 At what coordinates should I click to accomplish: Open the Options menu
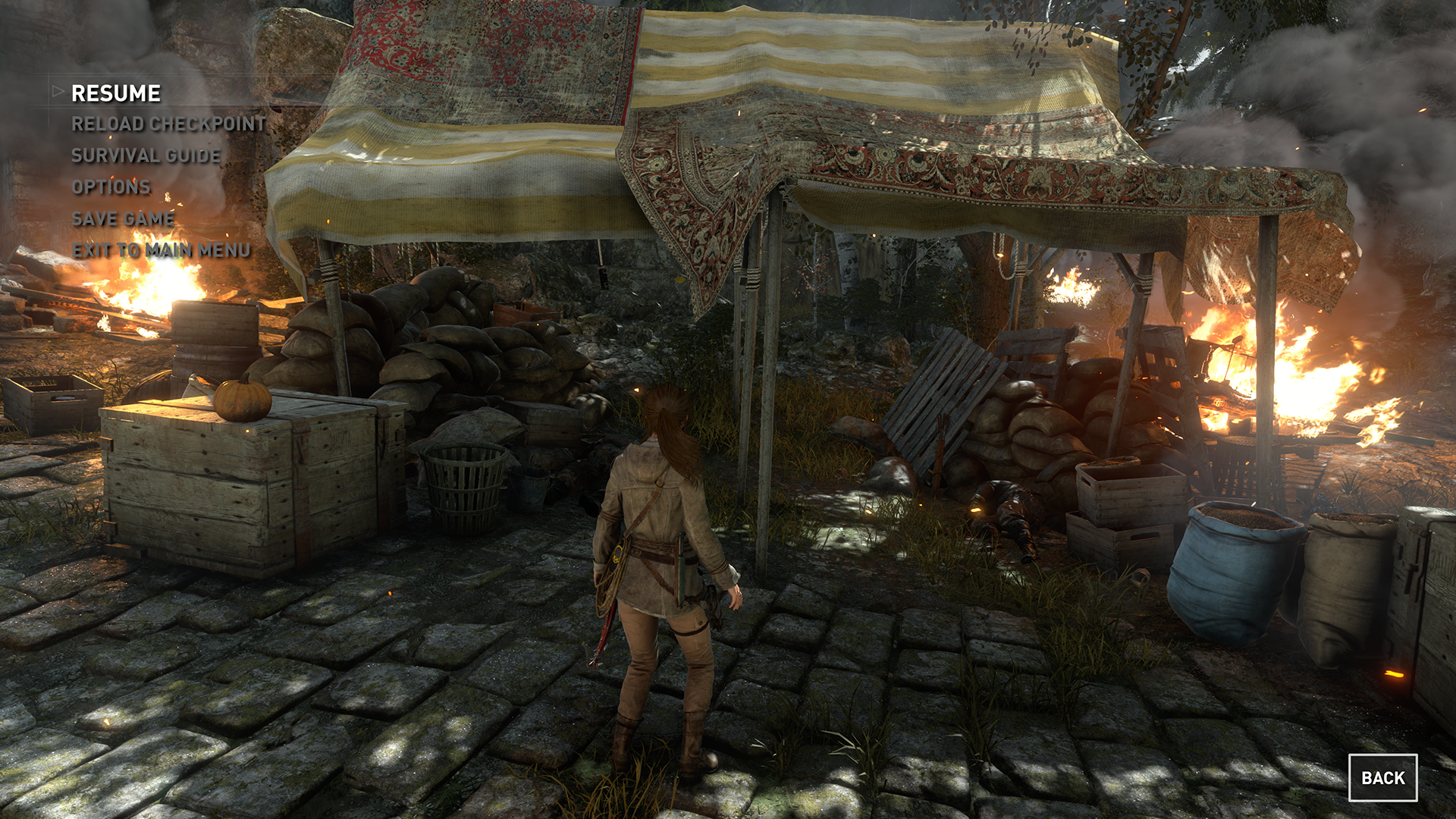pos(111,187)
